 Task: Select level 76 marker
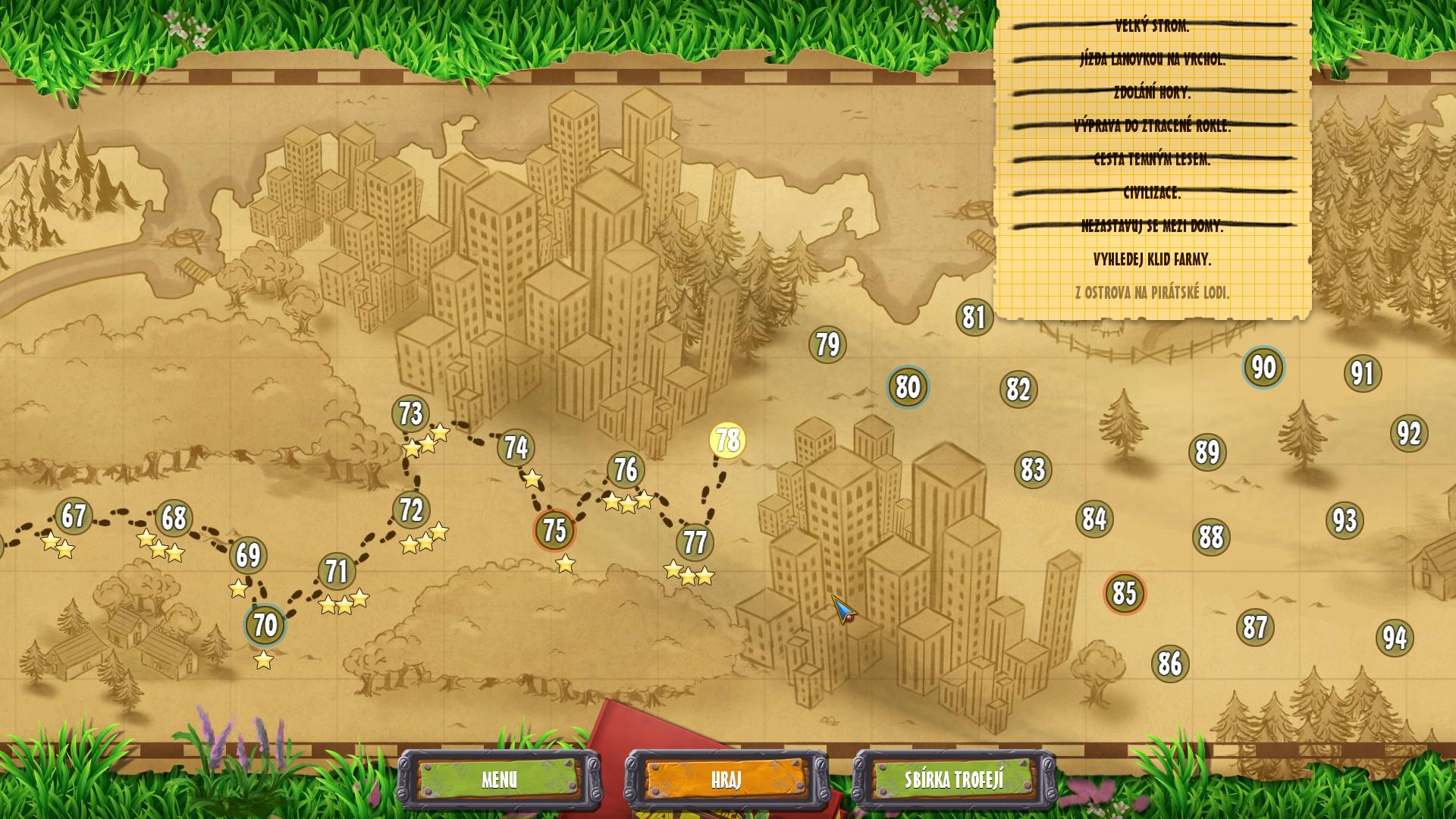pyautogui.click(x=626, y=470)
